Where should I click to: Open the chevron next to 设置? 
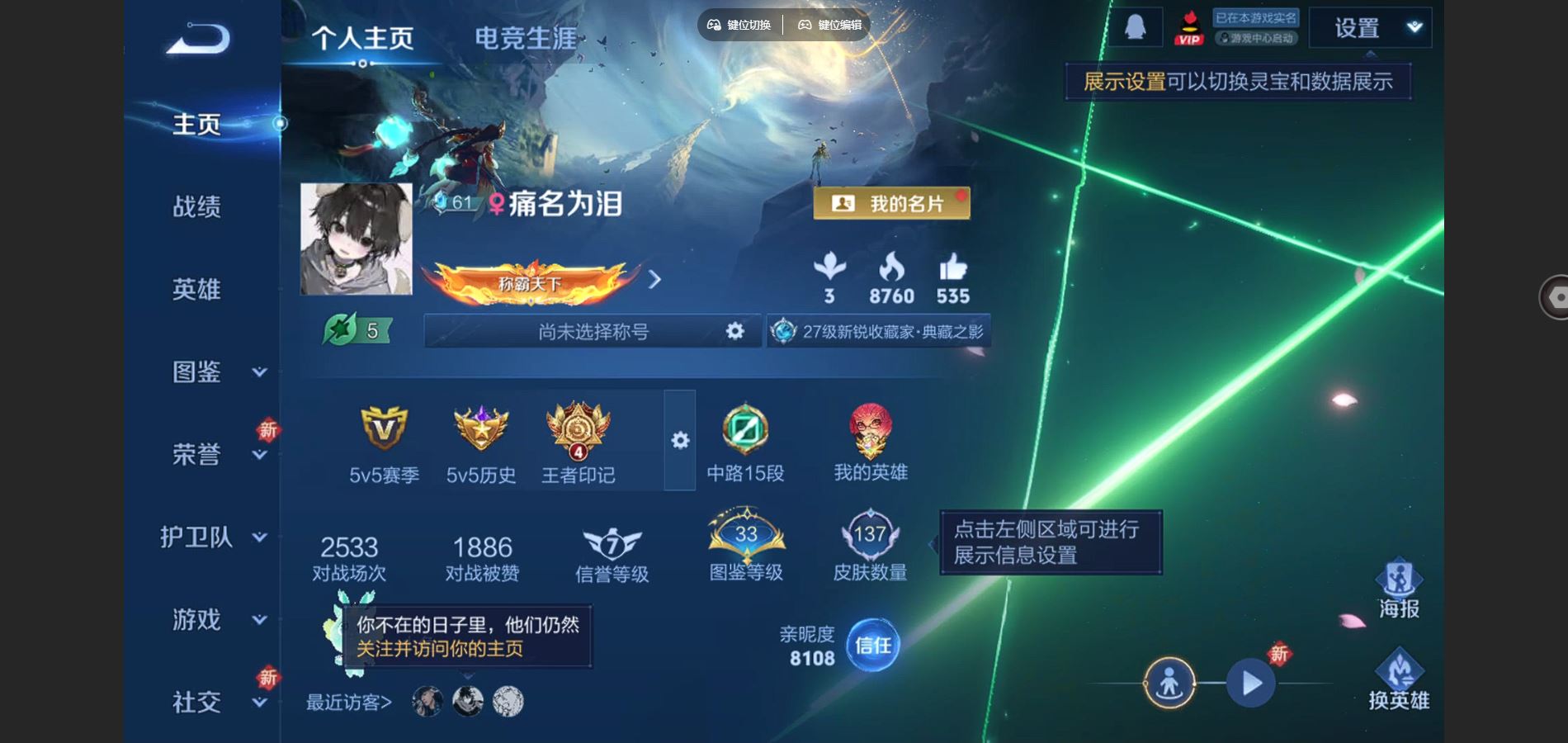point(1410,26)
